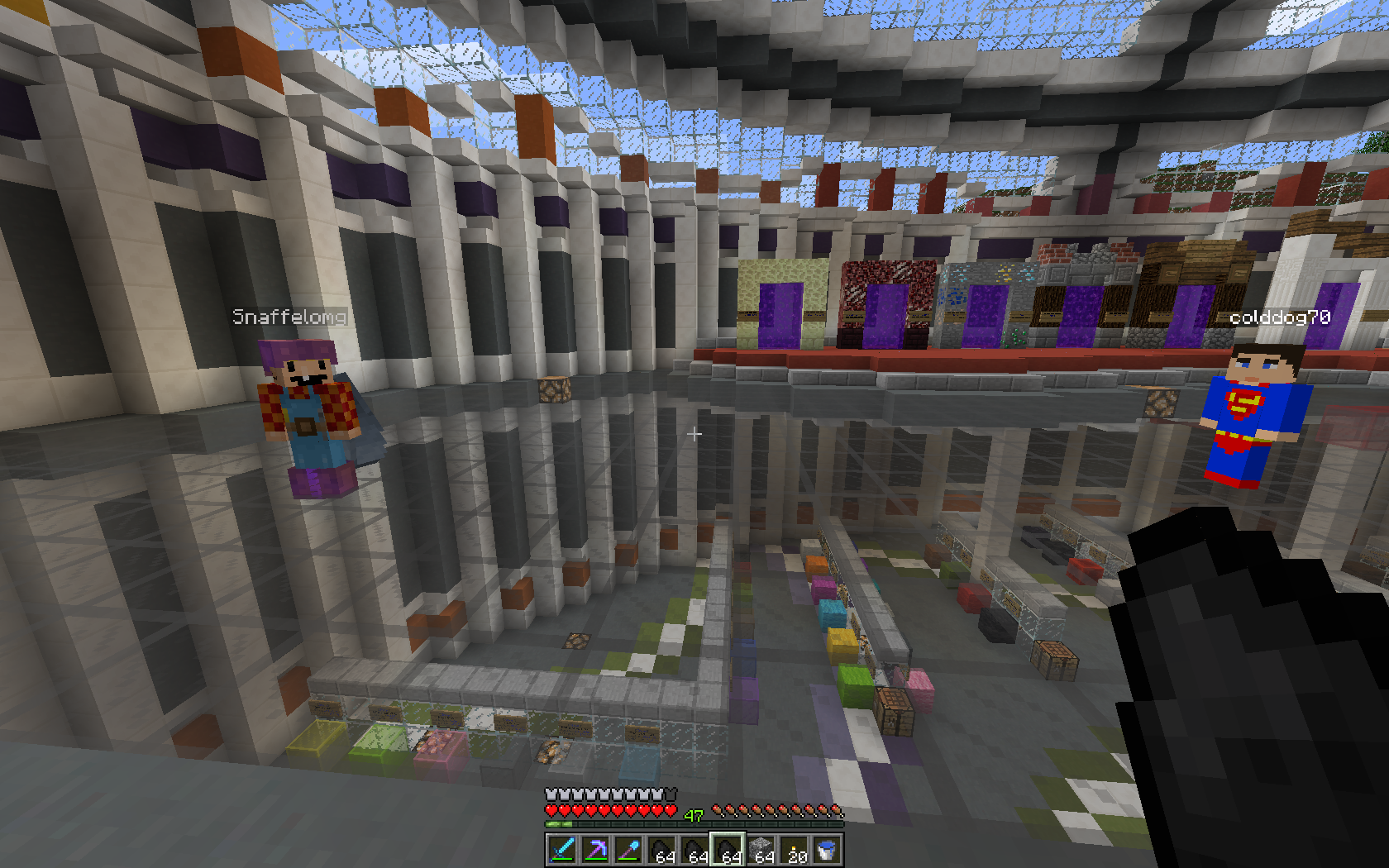Image resolution: width=1389 pixels, height=868 pixels.
Task: Select the diamond sword hotbar slot
Action: point(562,849)
